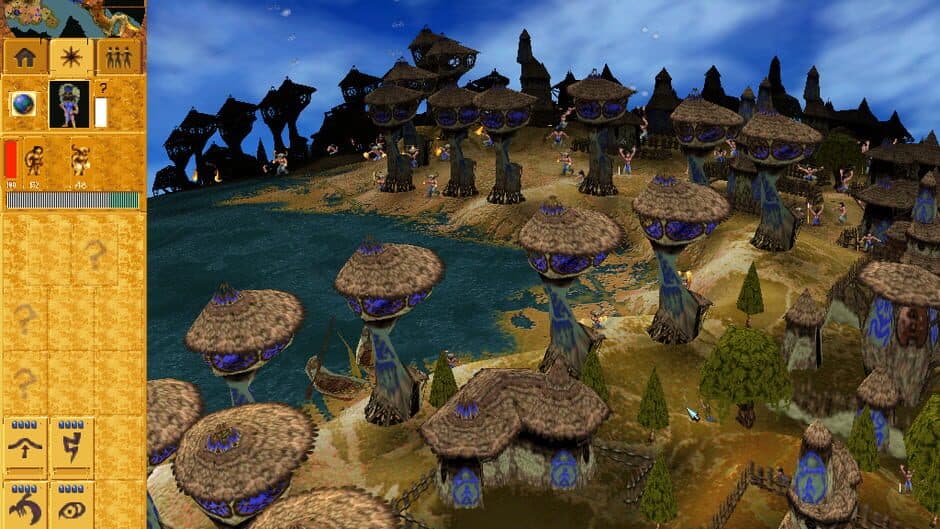Image resolution: width=940 pixels, height=529 pixels.
Task: Choose the eye spell icon
Action: (72, 505)
